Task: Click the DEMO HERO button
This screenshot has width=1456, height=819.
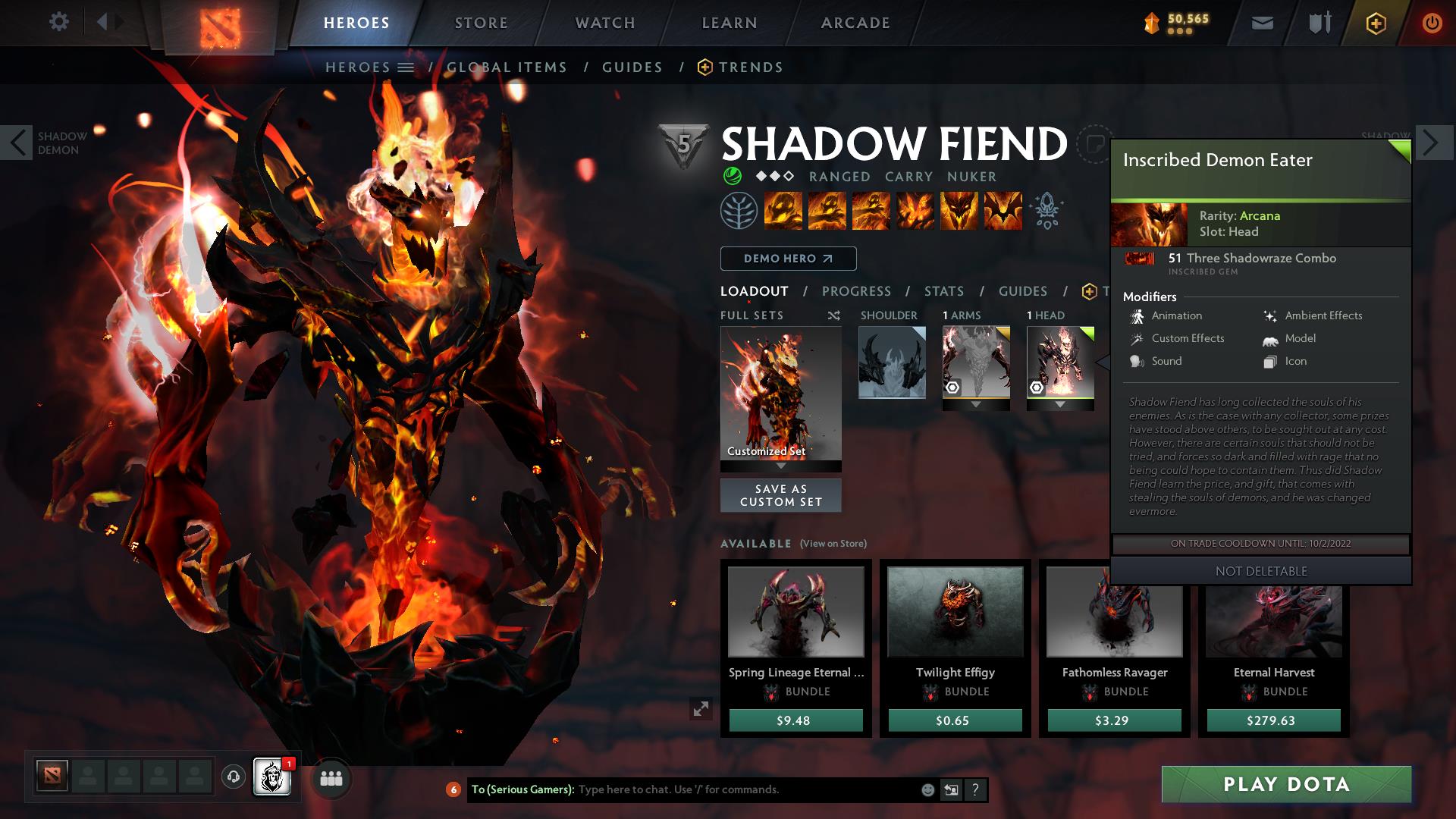Action: pyautogui.click(x=787, y=258)
